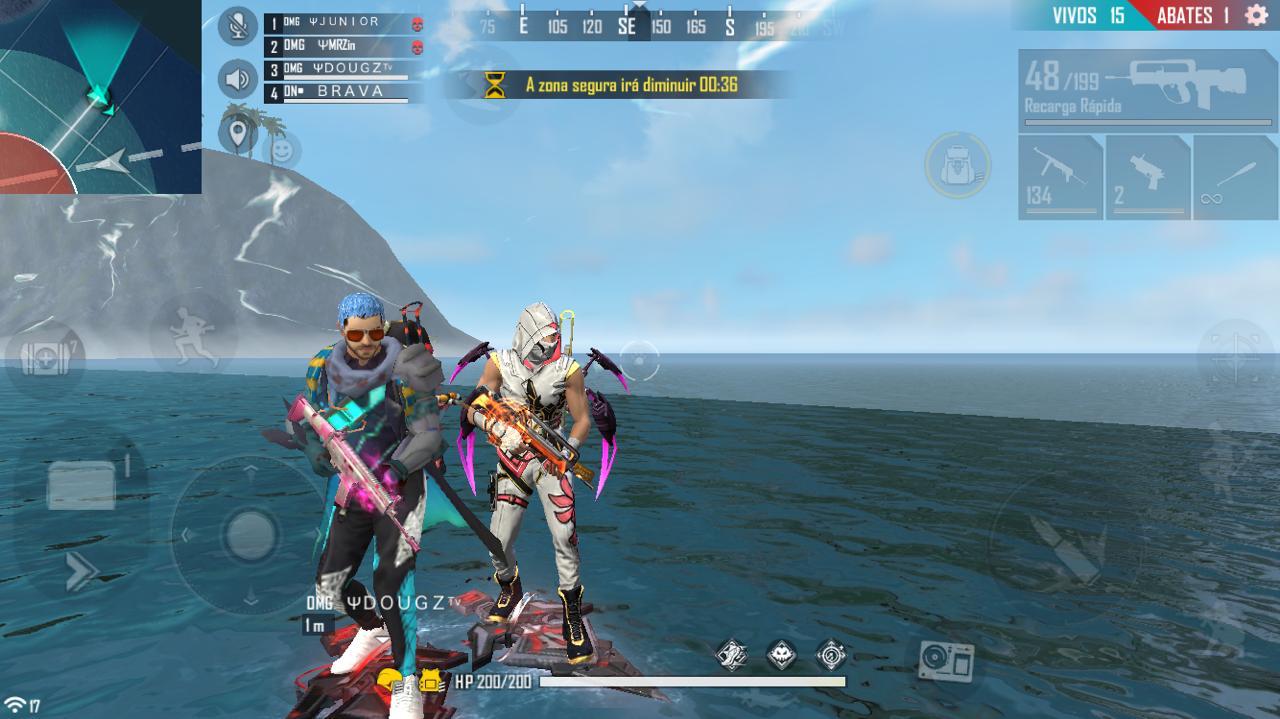Screen dimensions: 1280x719
Task: Open the smiley emote menu
Action: pyautogui.click(x=282, y=151)
